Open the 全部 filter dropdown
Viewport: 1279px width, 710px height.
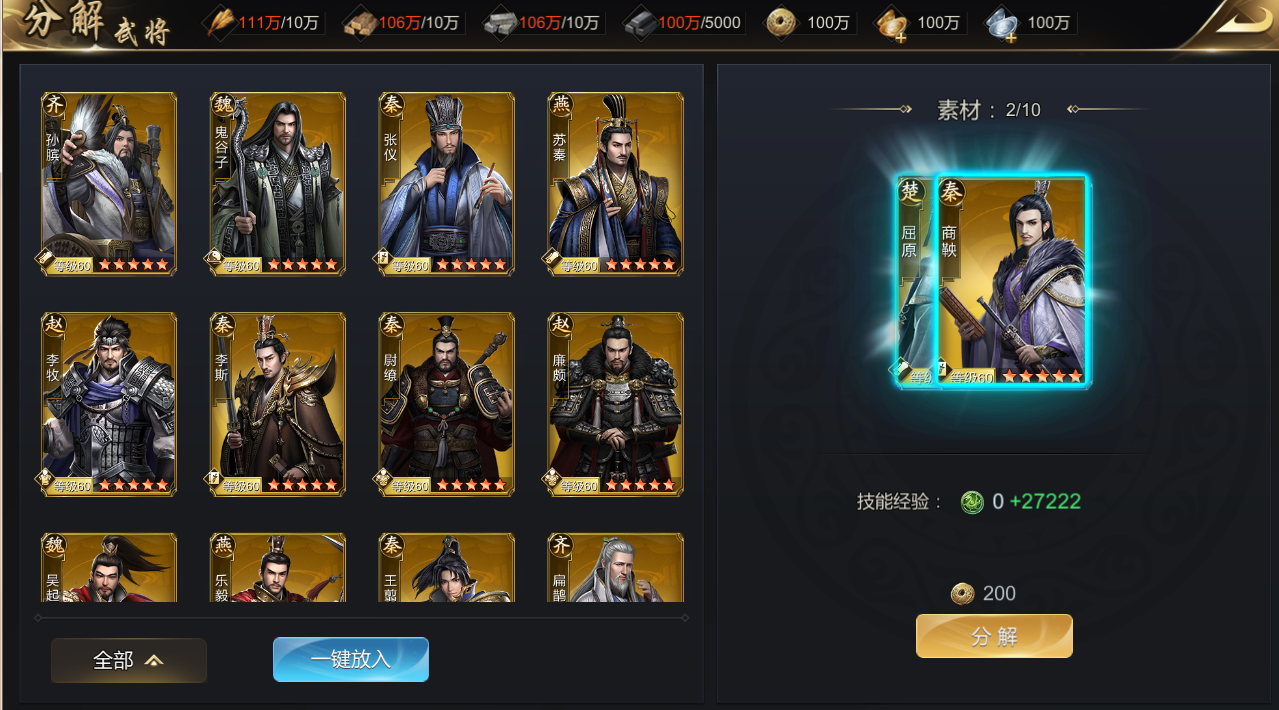click(x=129, y=660)
